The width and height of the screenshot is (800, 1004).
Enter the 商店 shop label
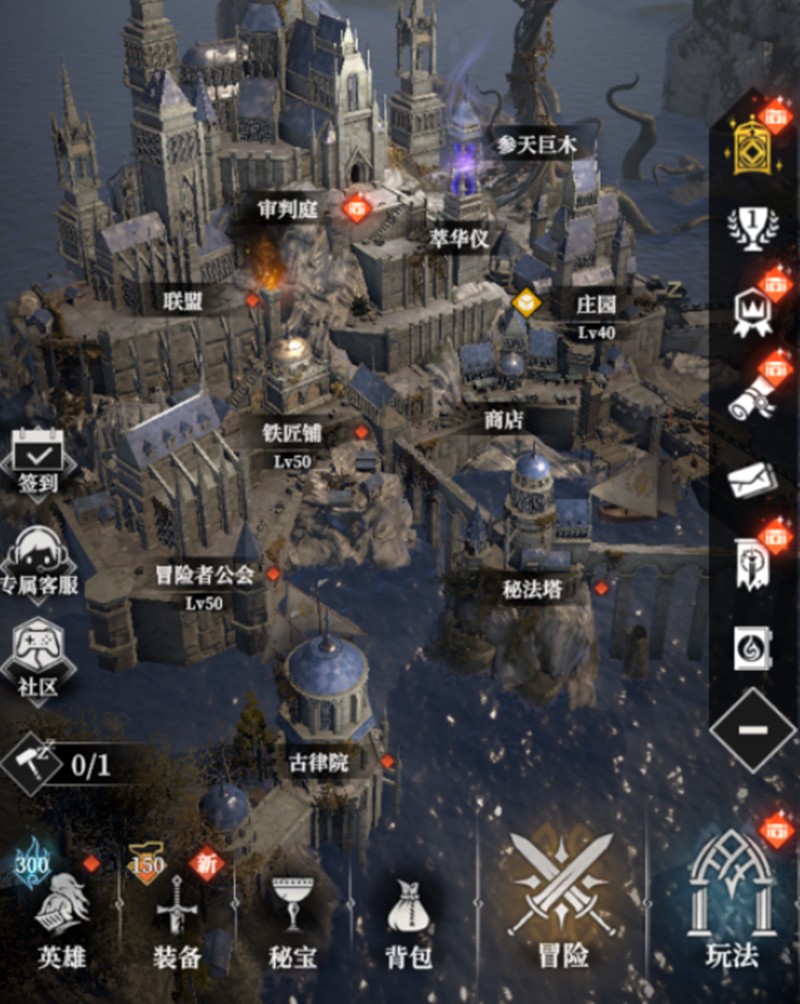pyautogui.click(x=504, y=421)
